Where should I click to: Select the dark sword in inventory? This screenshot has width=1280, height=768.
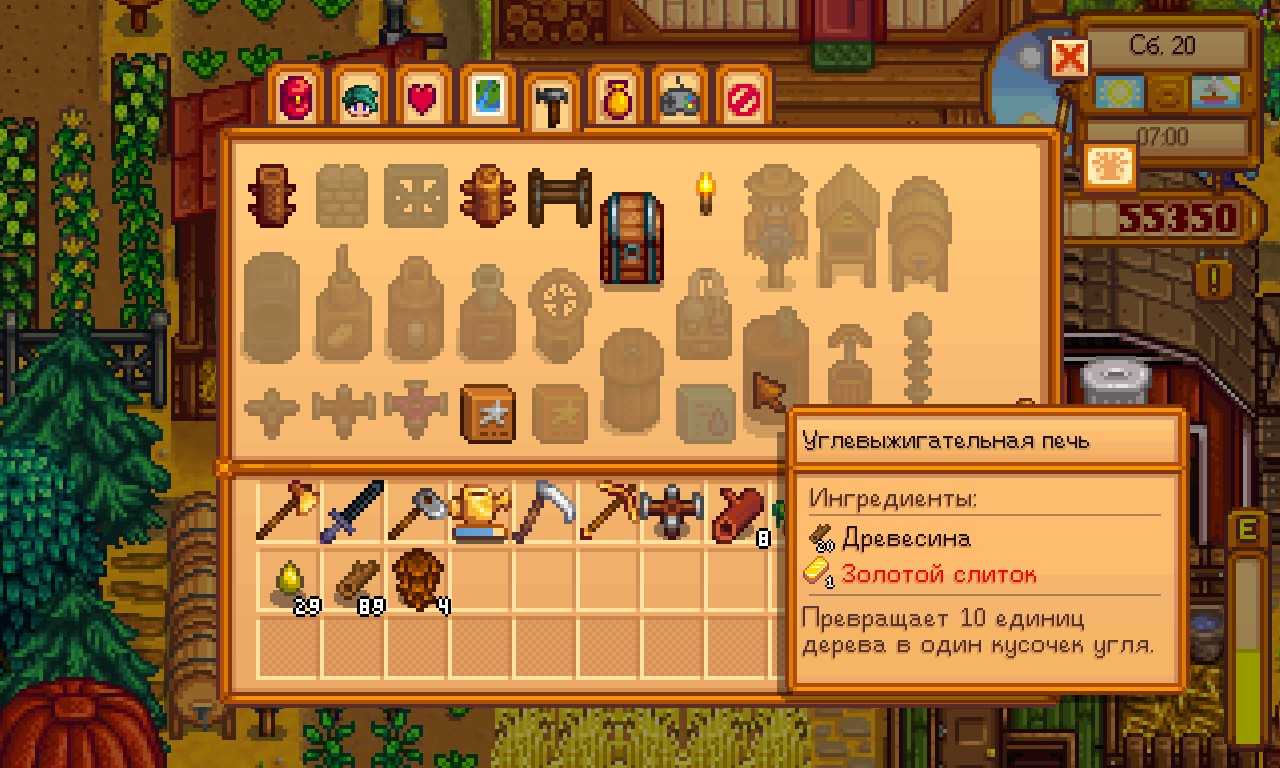pyautogui.click(x=351, y=513)
